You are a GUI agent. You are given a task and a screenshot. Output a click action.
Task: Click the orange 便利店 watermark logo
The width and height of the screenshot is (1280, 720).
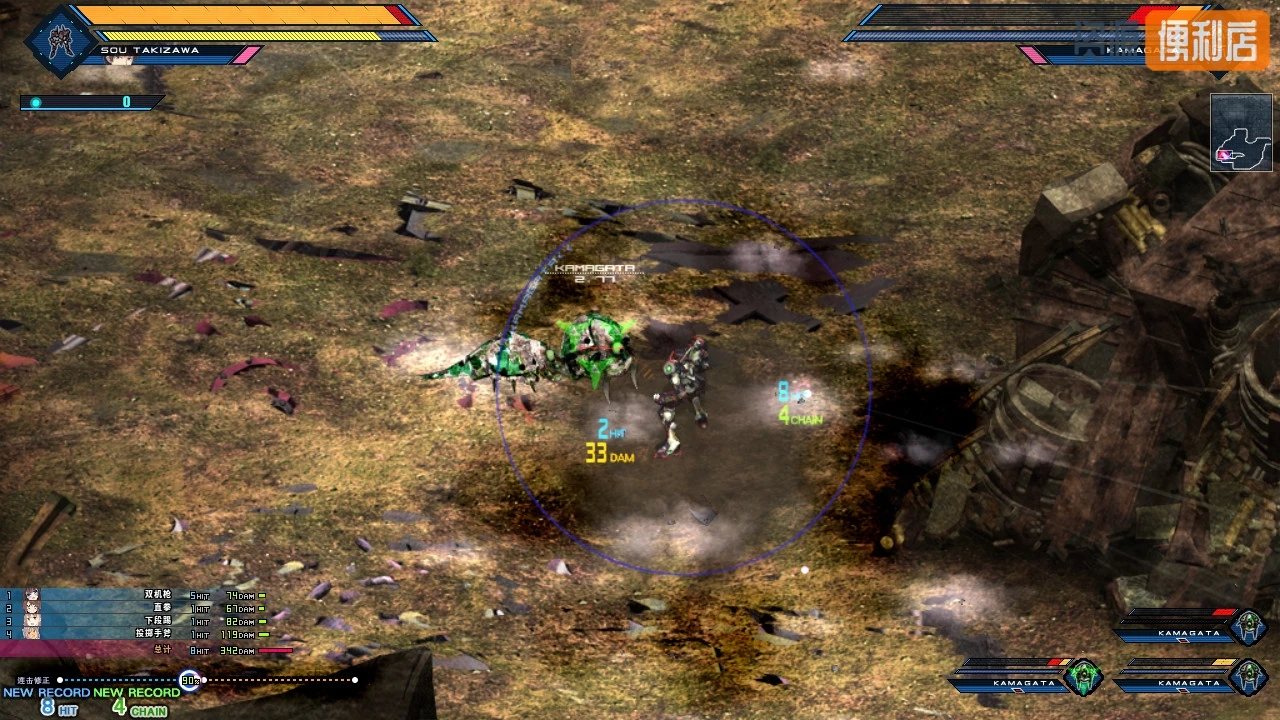[x=1207, y=41]
